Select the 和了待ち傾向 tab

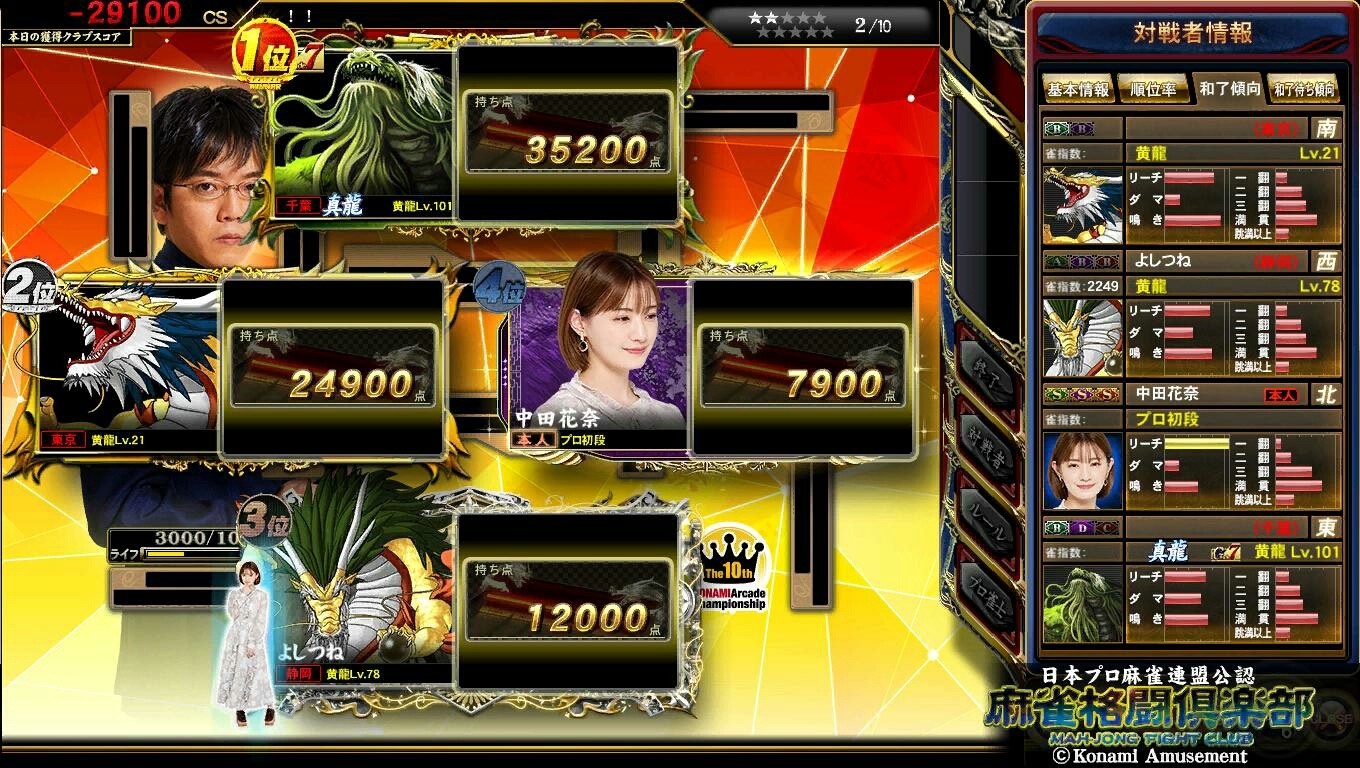click(1305, 89)
